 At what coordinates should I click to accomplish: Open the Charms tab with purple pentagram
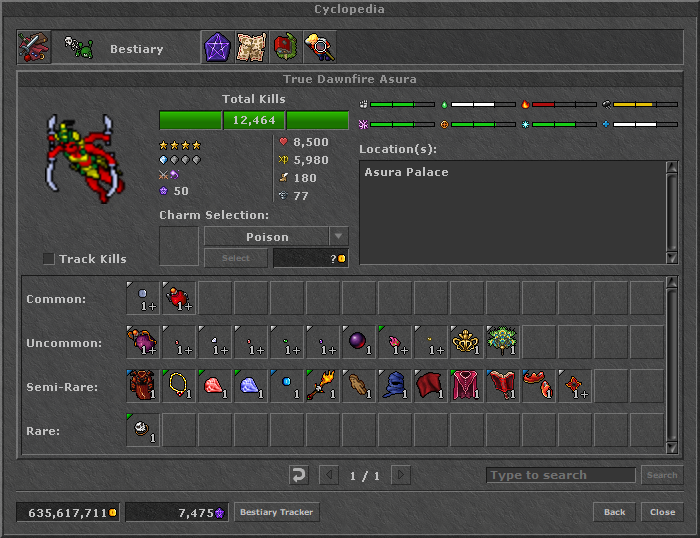click(217, 48)
